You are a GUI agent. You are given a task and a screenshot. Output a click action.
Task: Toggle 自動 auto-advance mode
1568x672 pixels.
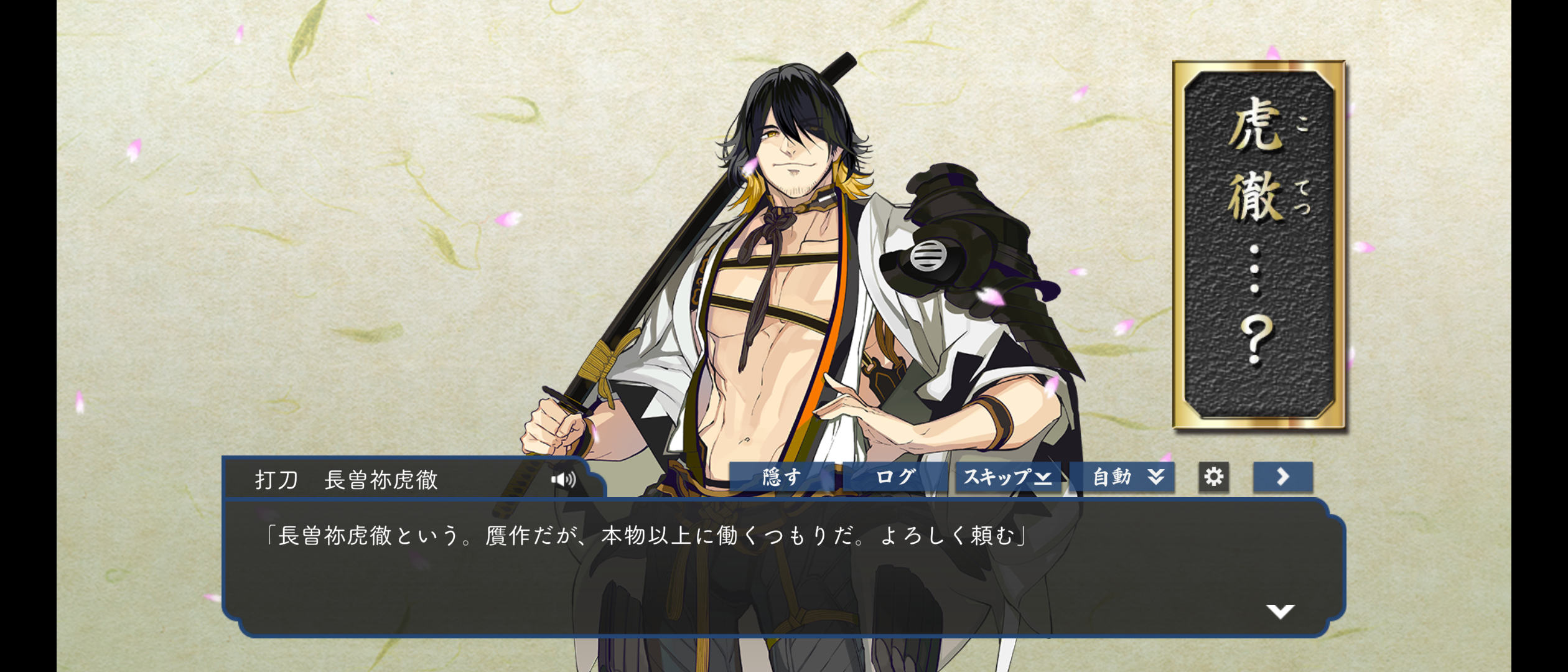coord(1127,477)
